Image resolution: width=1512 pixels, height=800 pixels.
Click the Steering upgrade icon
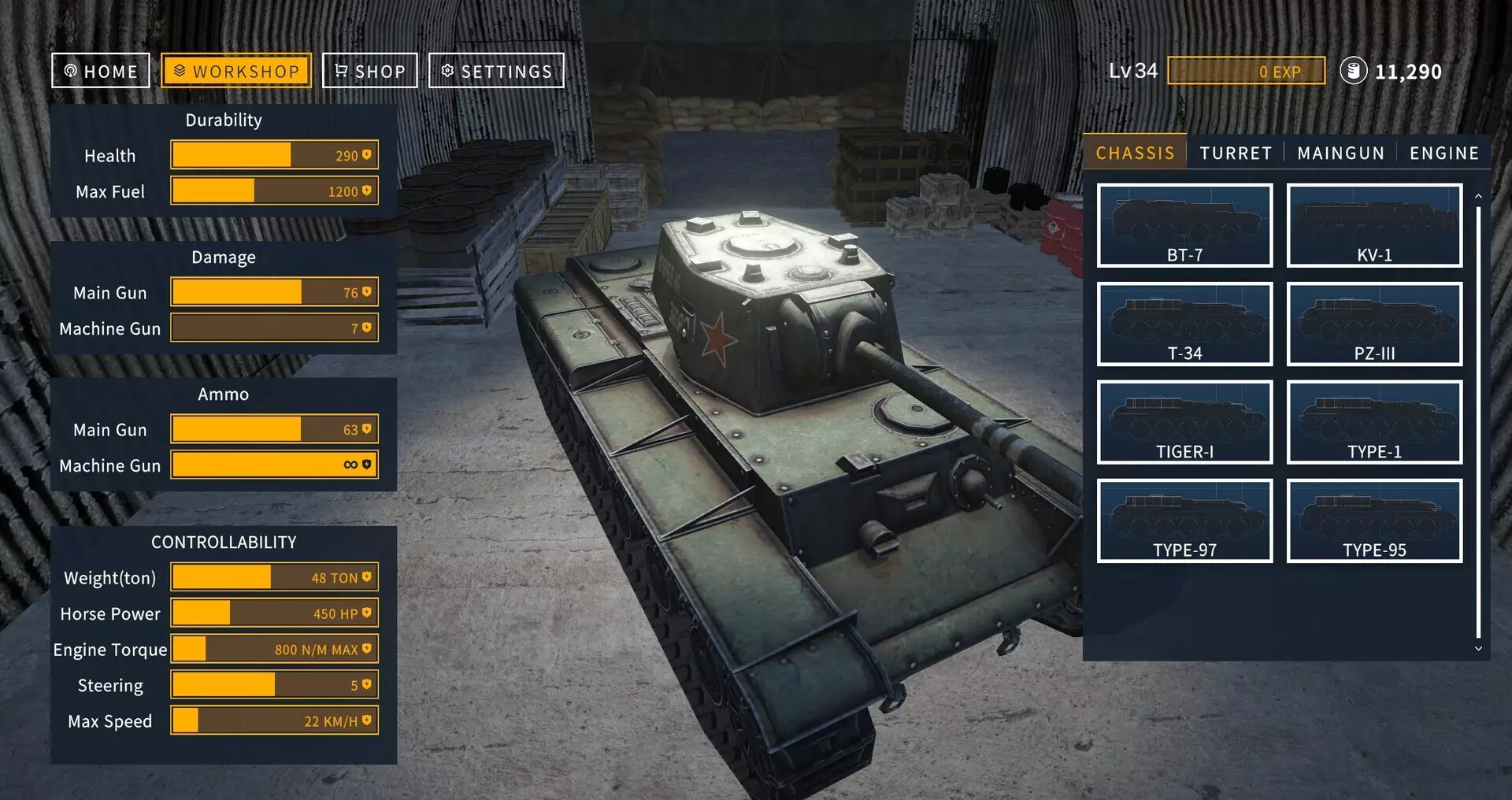point(365,684)
